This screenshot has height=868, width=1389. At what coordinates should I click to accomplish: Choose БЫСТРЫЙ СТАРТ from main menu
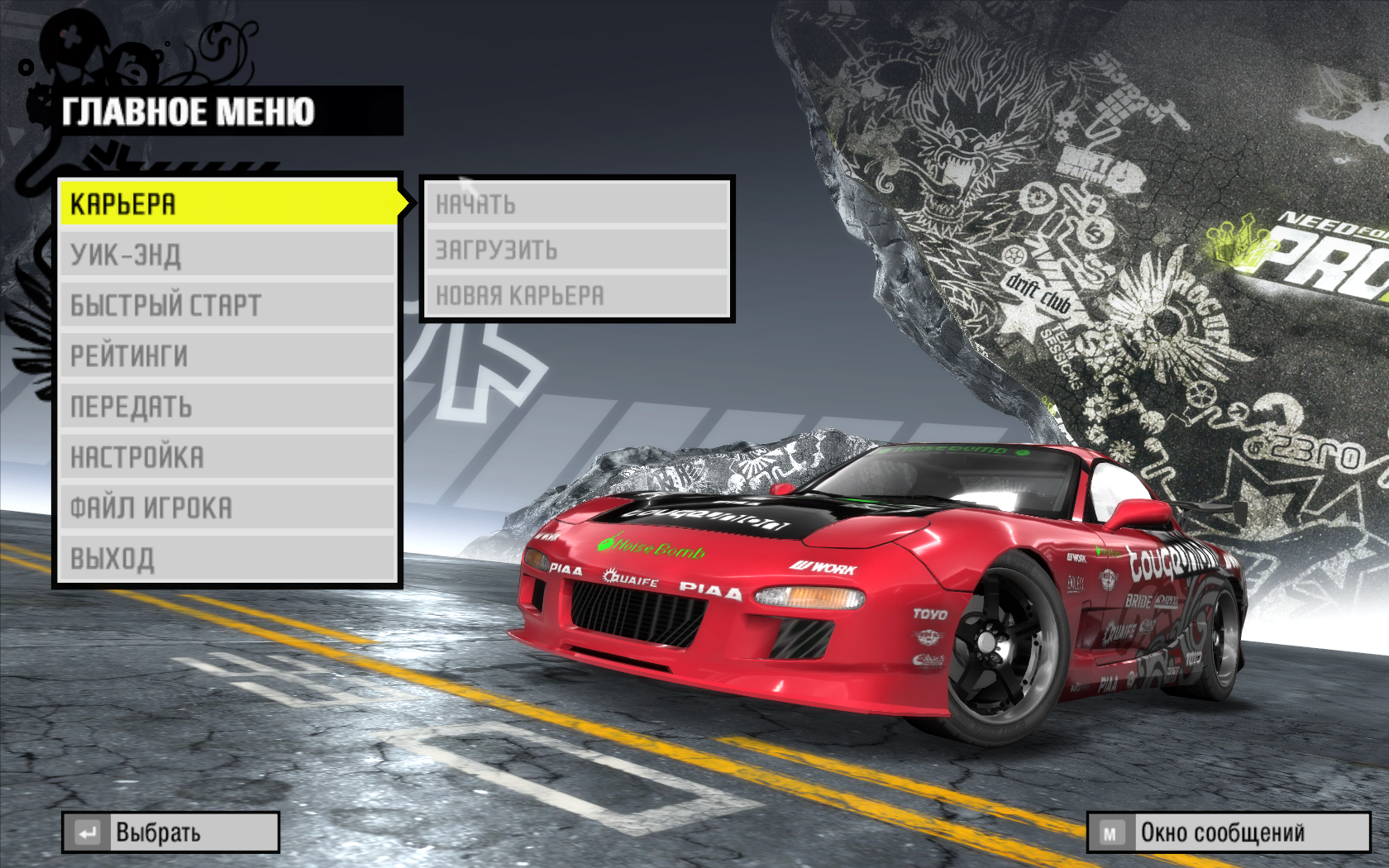(227, 305)
